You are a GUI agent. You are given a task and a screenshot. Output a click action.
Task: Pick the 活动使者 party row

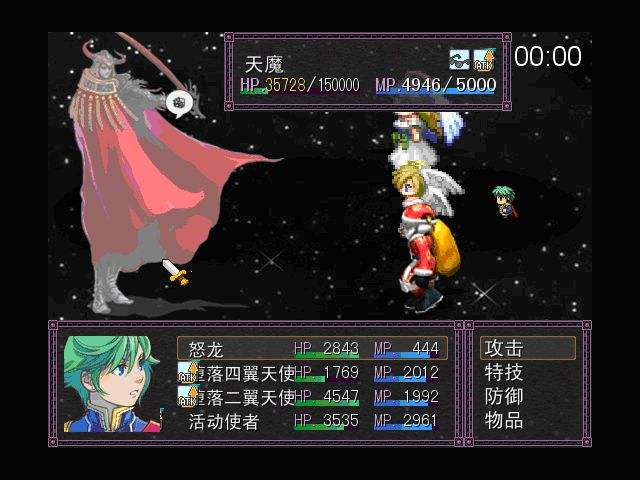click(312, 421)
